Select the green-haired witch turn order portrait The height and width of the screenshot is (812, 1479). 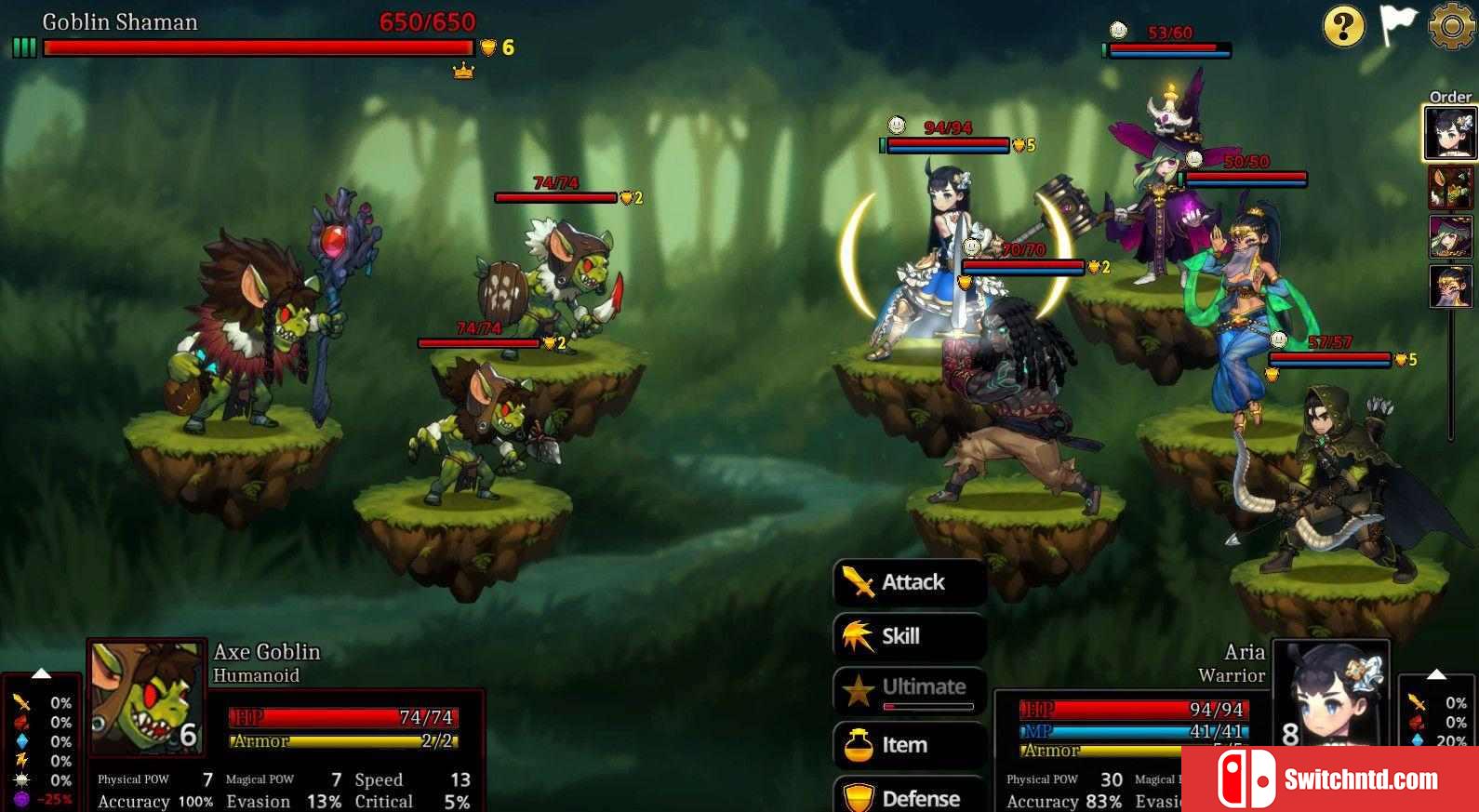pyautogui.click(x=1450, y=237)
